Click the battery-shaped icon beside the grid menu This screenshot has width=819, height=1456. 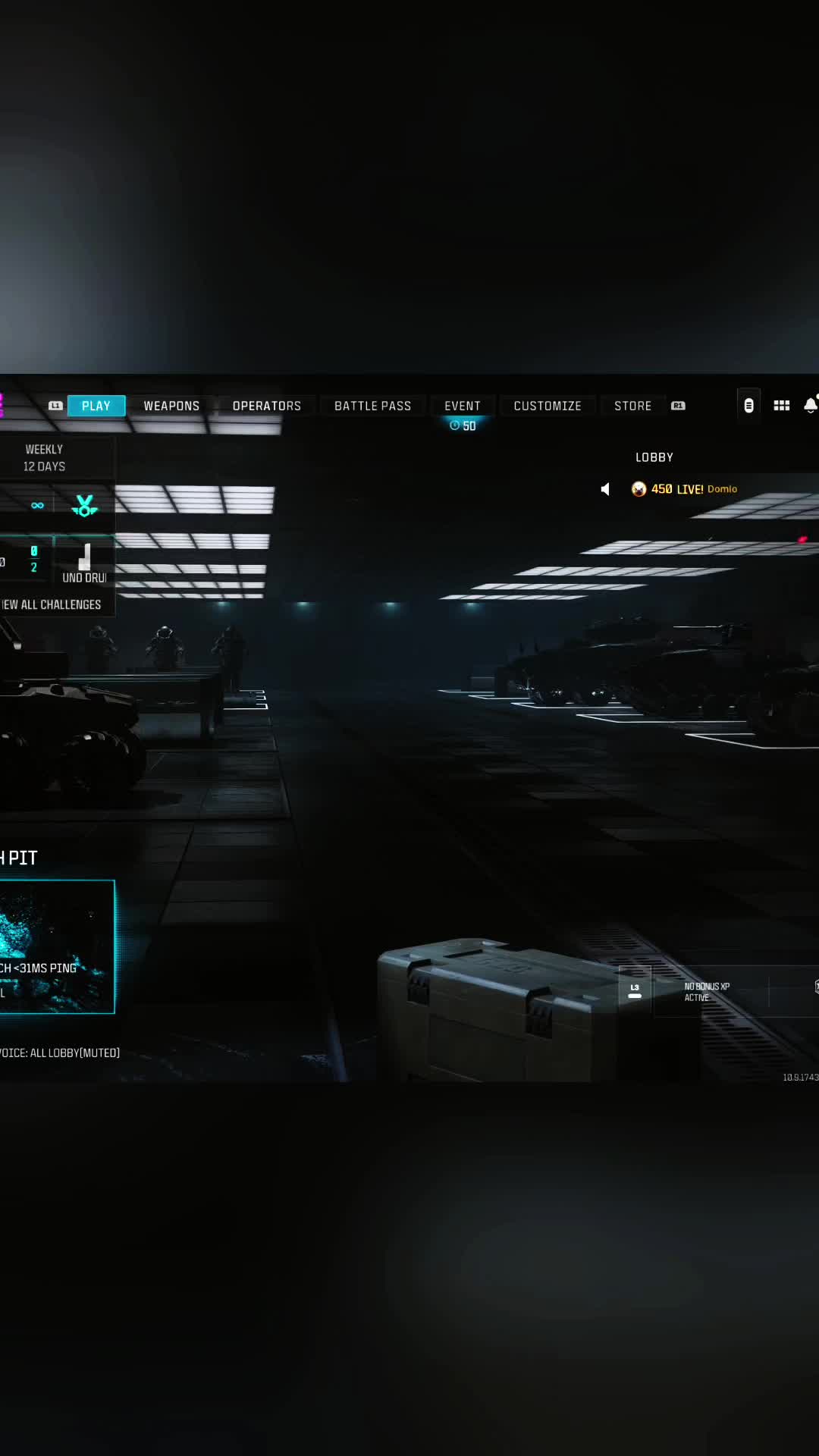point(748,406)
